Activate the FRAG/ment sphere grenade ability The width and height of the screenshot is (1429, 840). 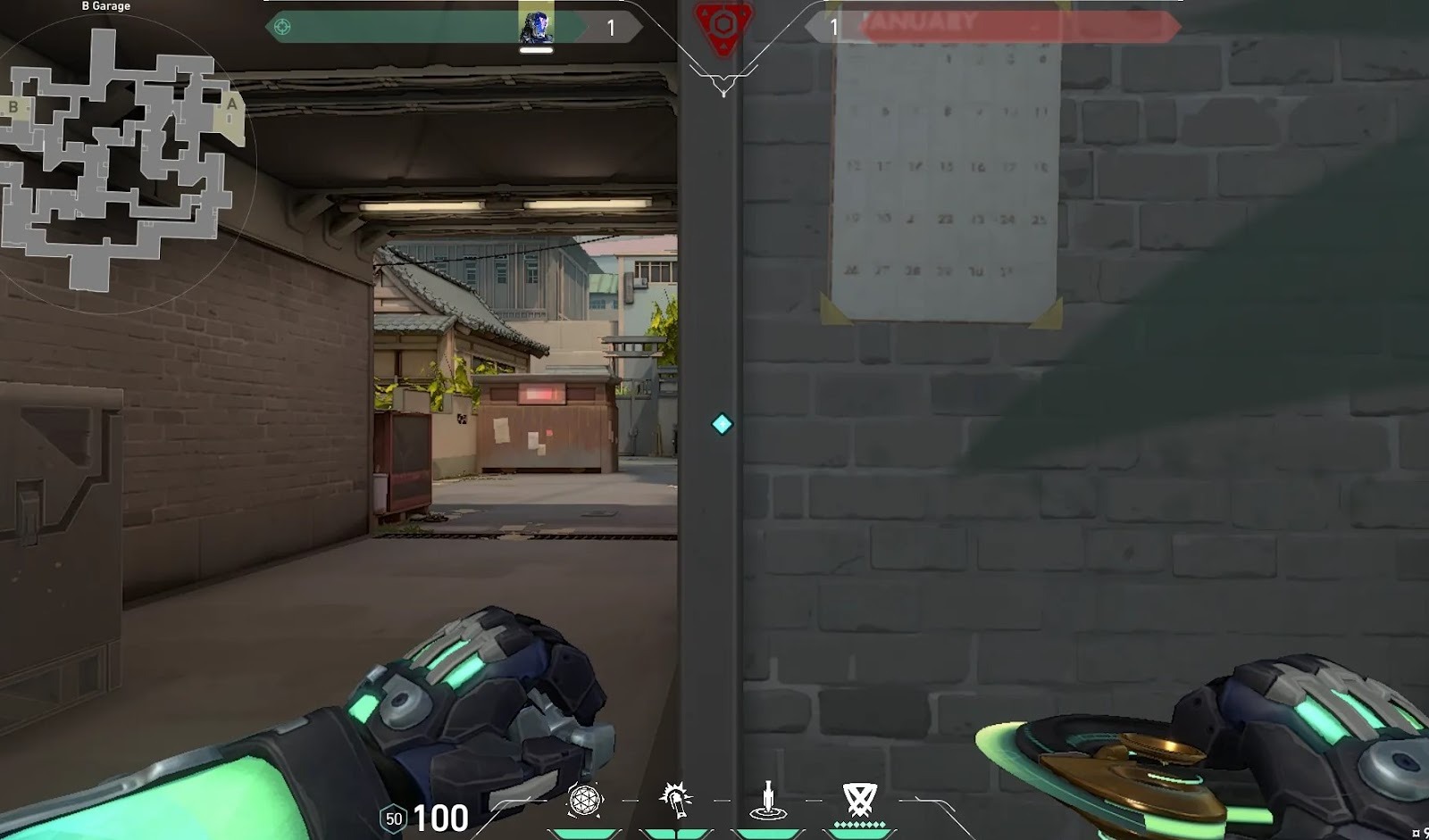coord(585,800)
